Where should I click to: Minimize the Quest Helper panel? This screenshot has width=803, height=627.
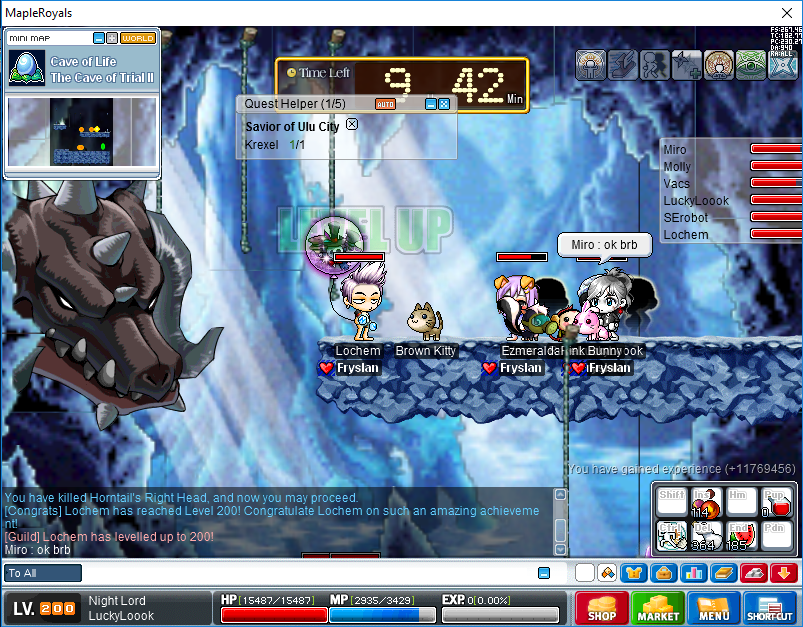point(430,104)
